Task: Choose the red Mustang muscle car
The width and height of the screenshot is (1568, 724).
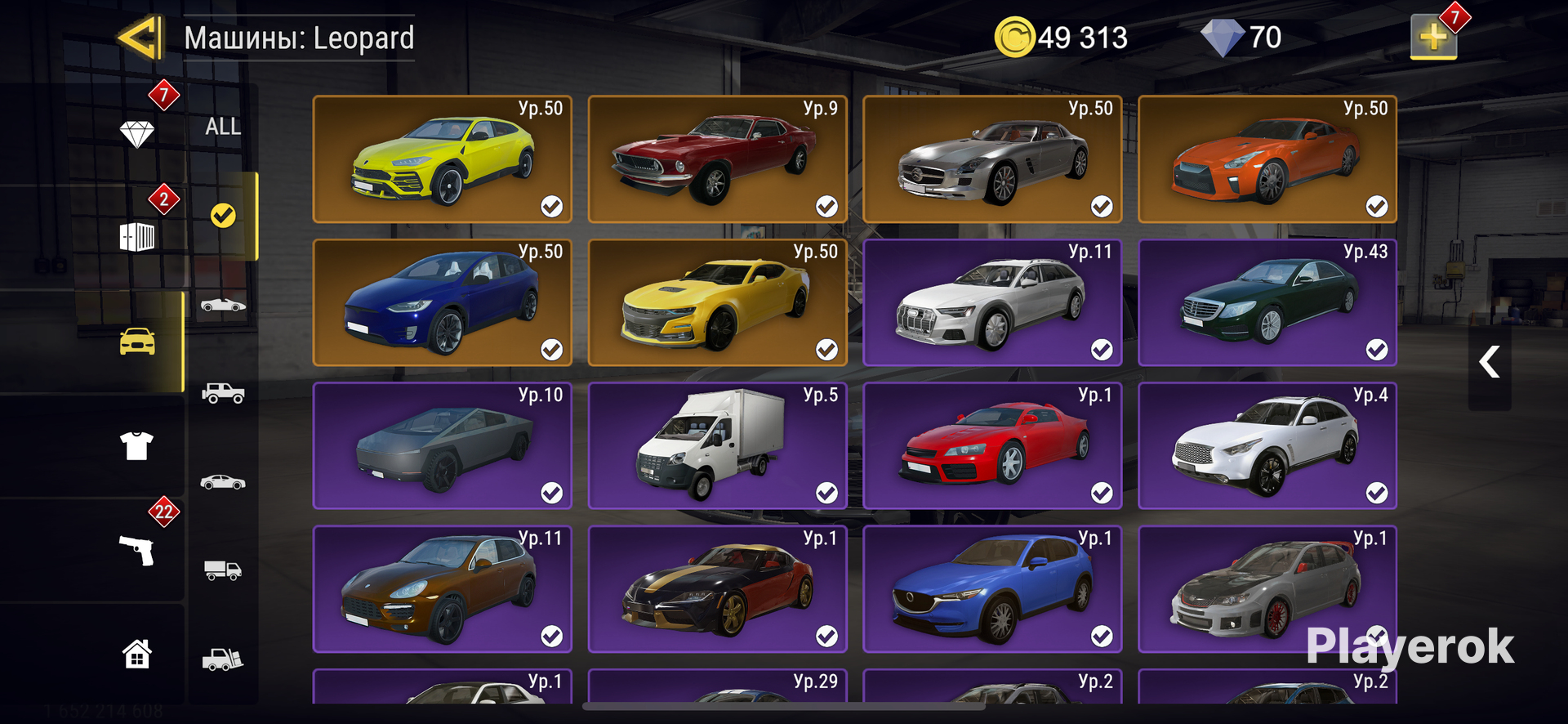Action: (717, 159)
